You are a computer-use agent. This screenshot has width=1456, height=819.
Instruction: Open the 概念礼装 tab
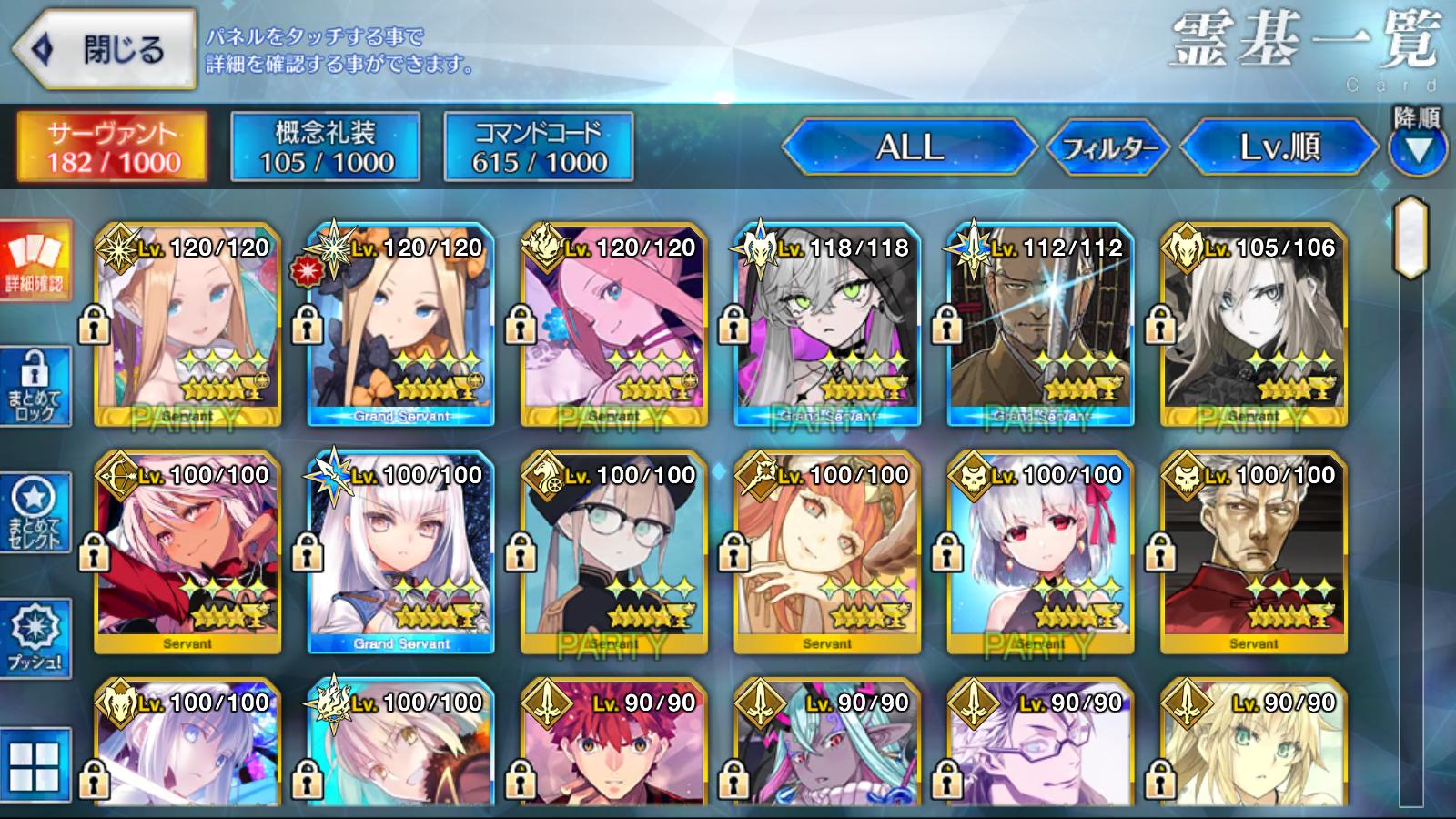326,147
